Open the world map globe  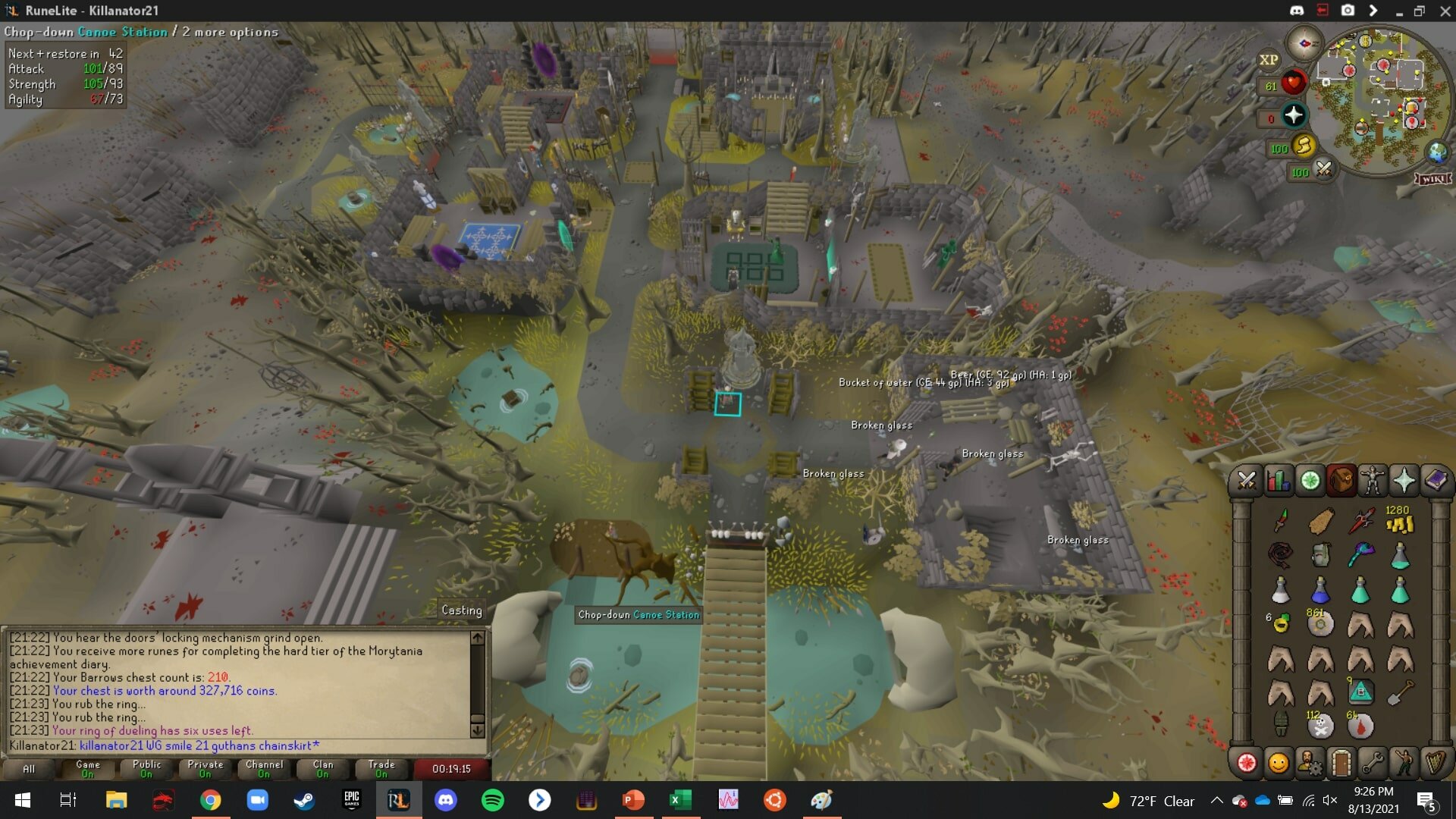1437,152
